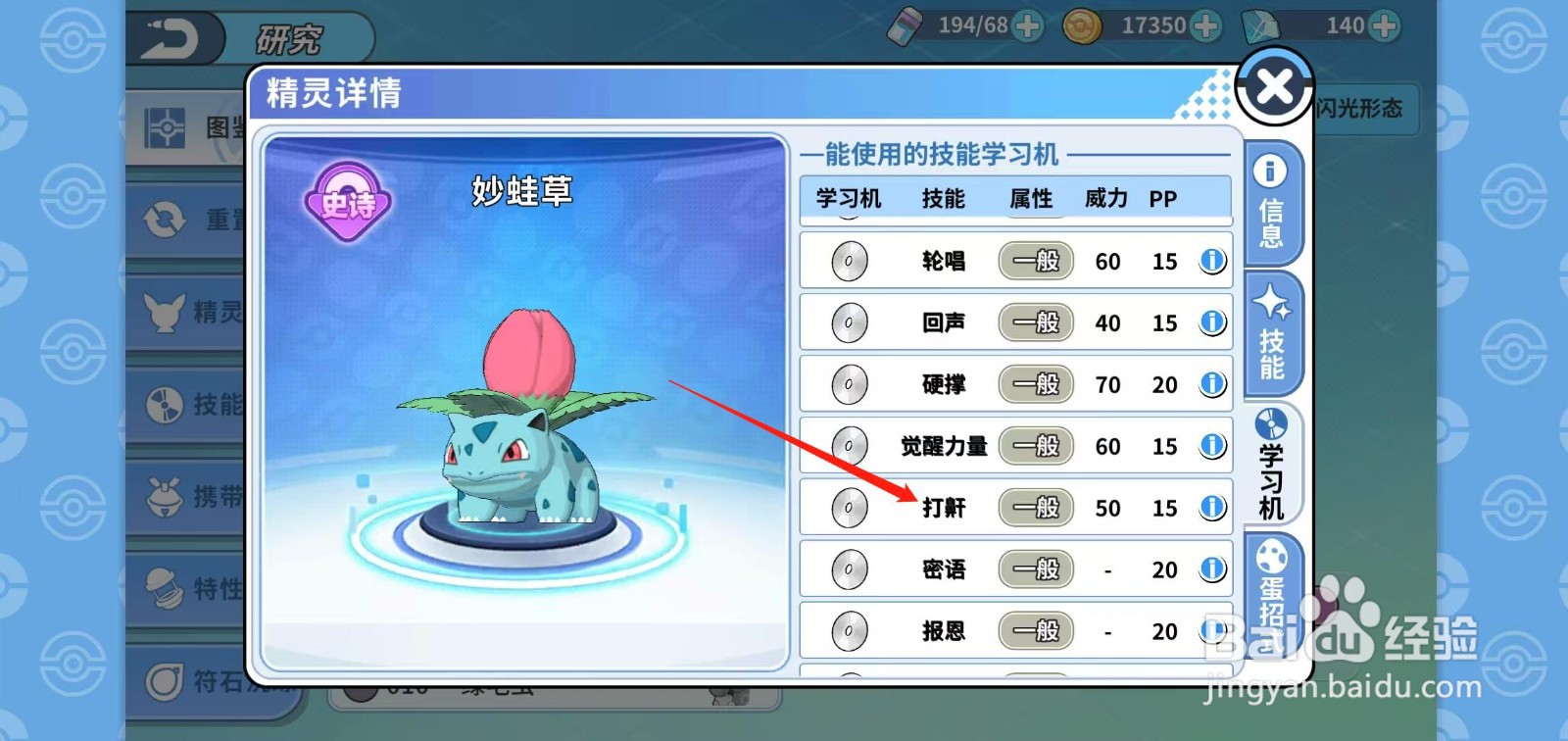Expand details for the 觉醒力量 skill
This screenshot has width=1568, height=741.
click(x=1213, y=446)
